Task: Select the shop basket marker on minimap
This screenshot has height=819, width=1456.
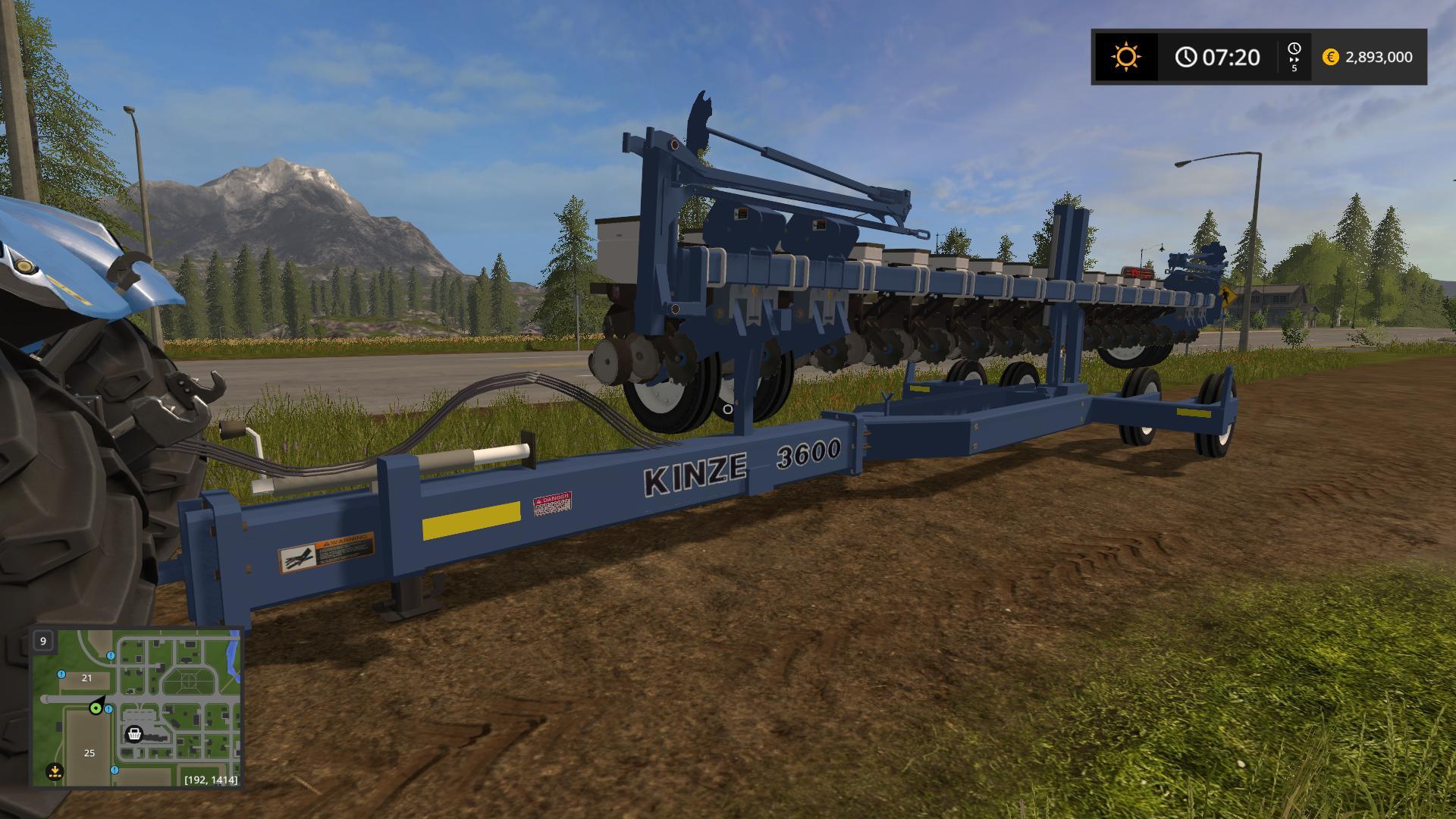Action: 134,734
